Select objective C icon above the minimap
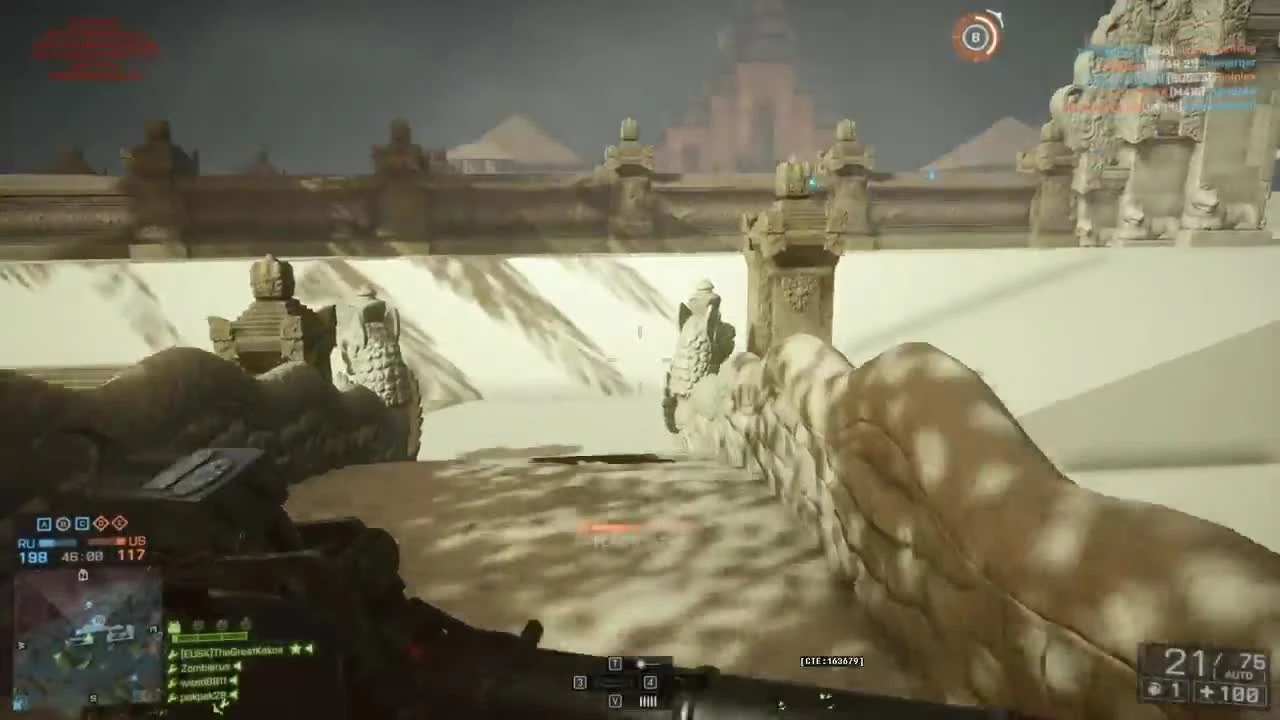This screenshot has width=1280, height=720. tap(81, 523)
